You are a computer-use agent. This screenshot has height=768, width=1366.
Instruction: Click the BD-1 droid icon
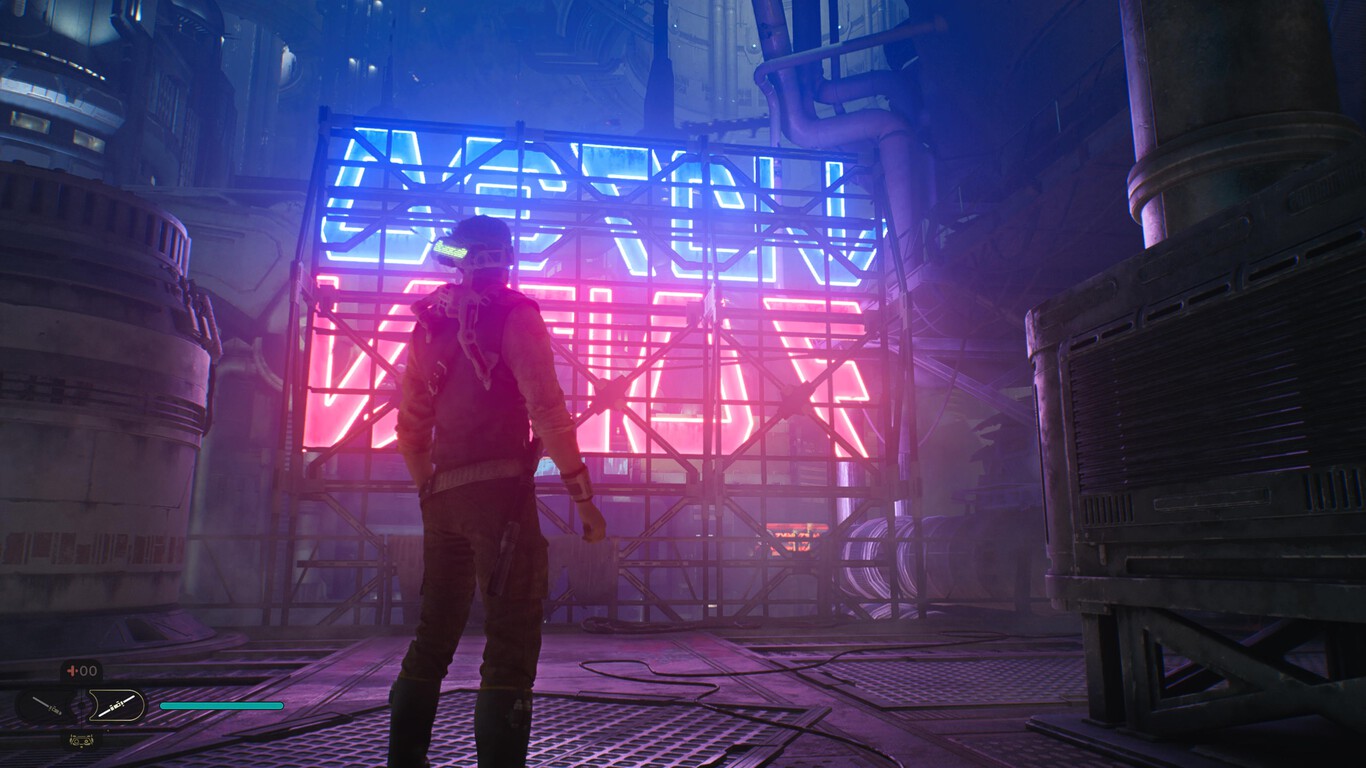(81, 740)
